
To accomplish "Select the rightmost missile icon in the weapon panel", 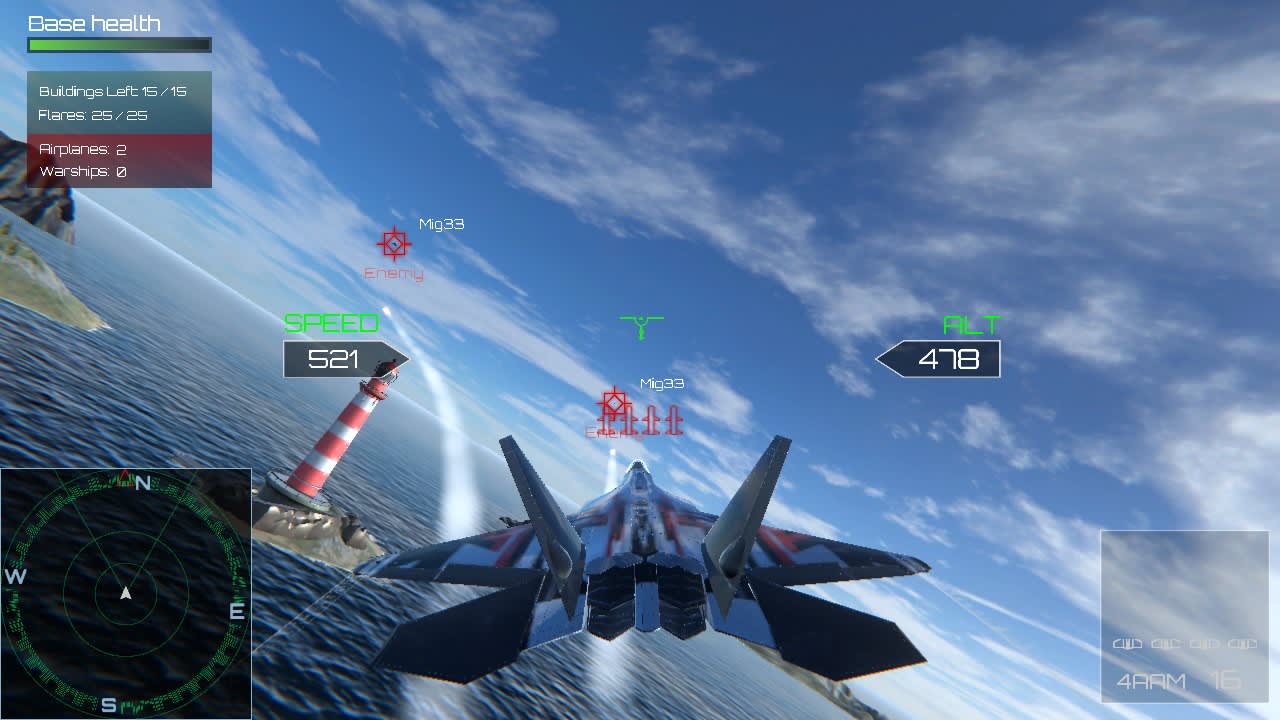I will [x=1242, y=644].
